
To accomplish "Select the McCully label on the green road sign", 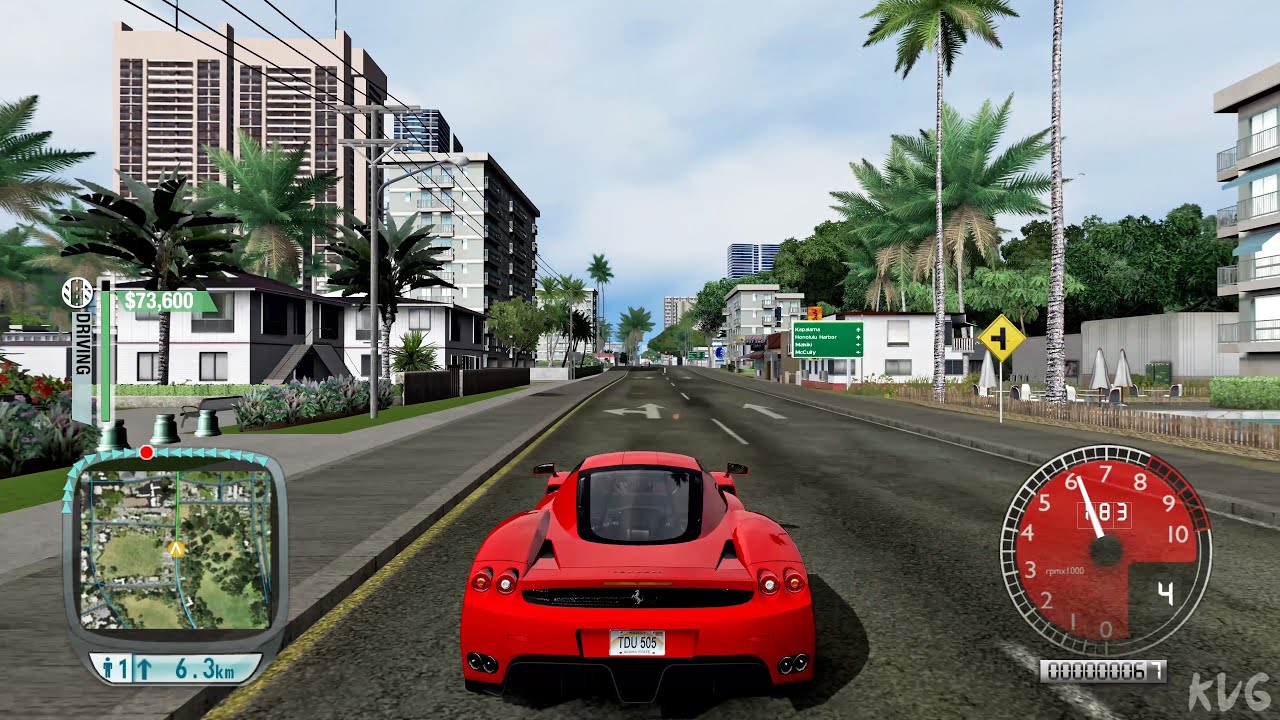I will (x=805, y=352).
